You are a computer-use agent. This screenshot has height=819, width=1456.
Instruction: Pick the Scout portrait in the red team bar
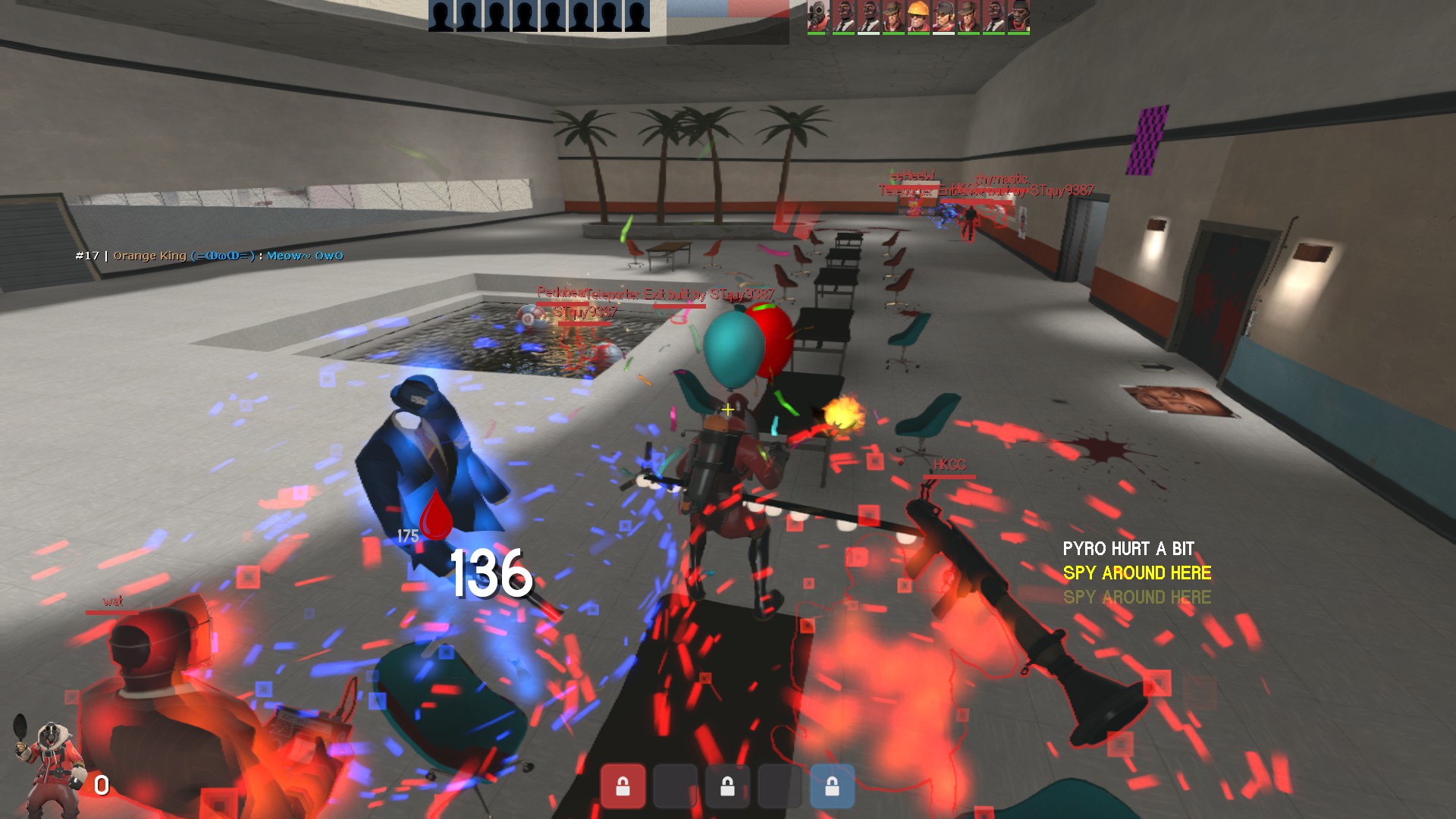click(x=943, y=17)
